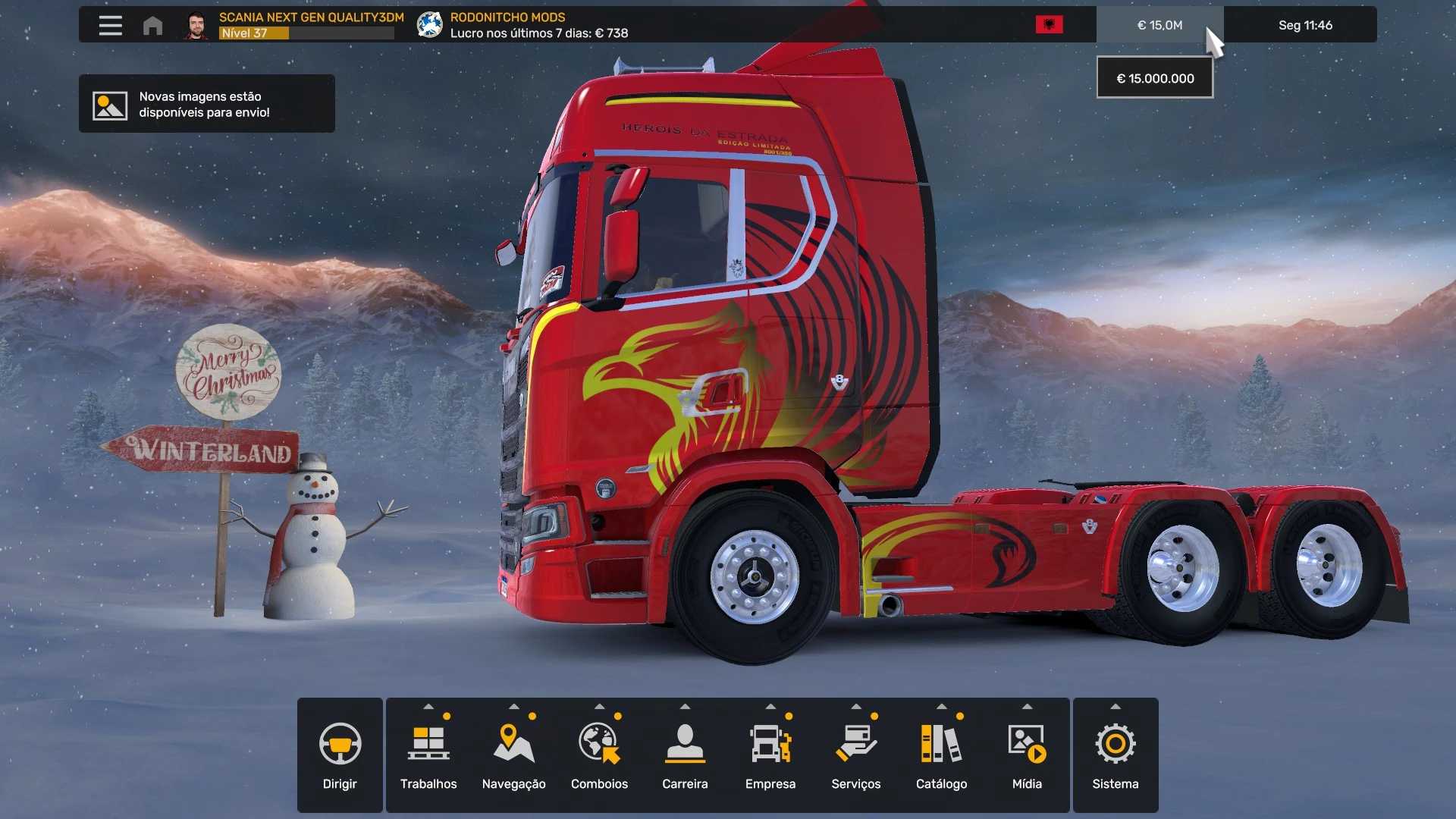Open the Mídia gallery menu
The height and width of the screenshot is (819, 1456).
1027,755
